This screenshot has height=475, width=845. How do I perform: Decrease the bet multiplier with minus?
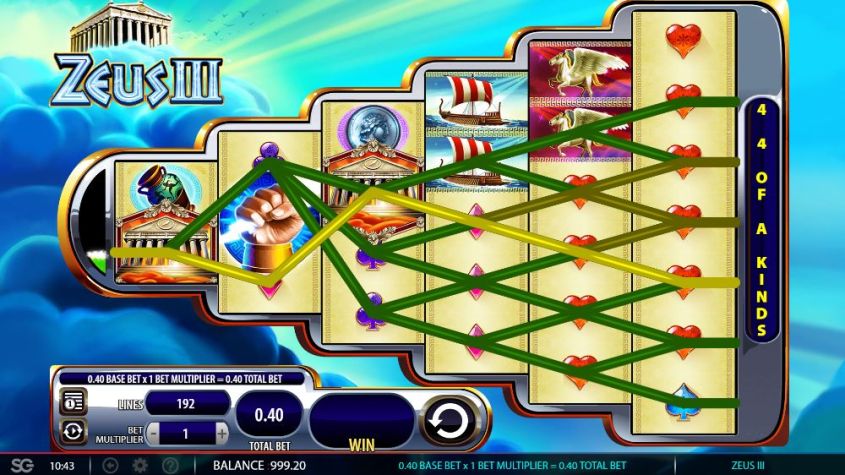point(155,433)
